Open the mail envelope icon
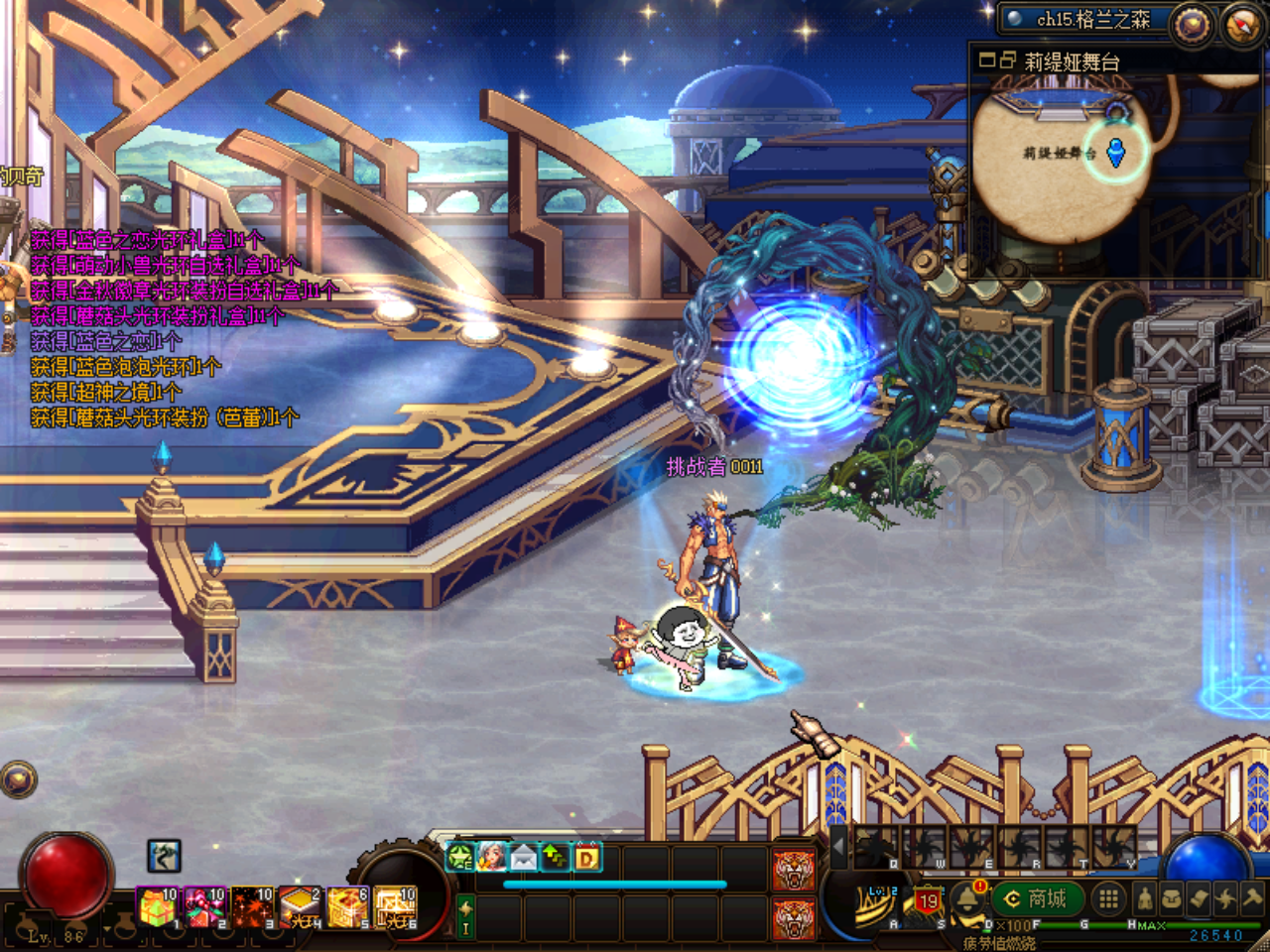 click(x=523, y=857)
